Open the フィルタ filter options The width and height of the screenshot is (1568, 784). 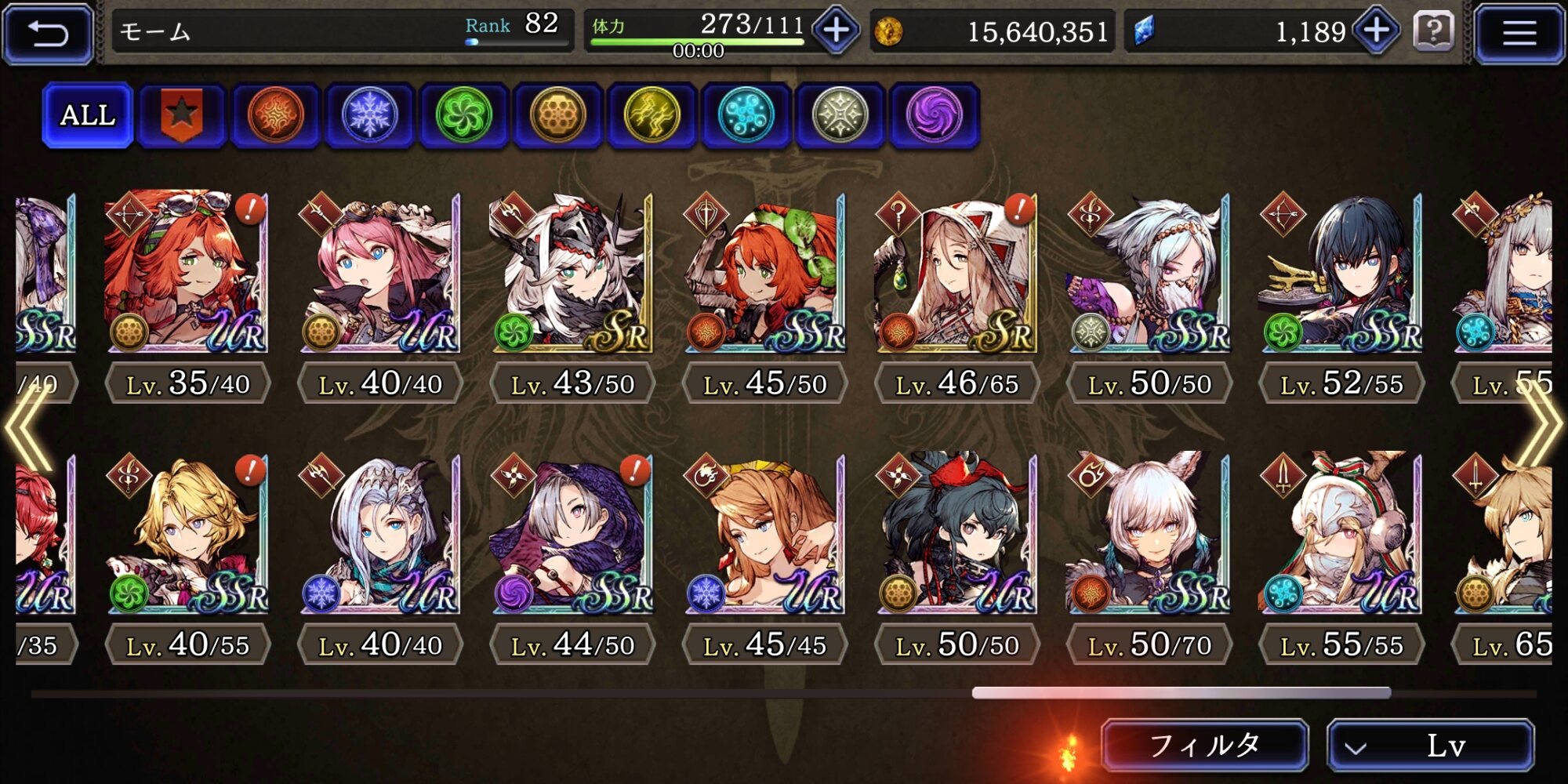coord(1204,745)
